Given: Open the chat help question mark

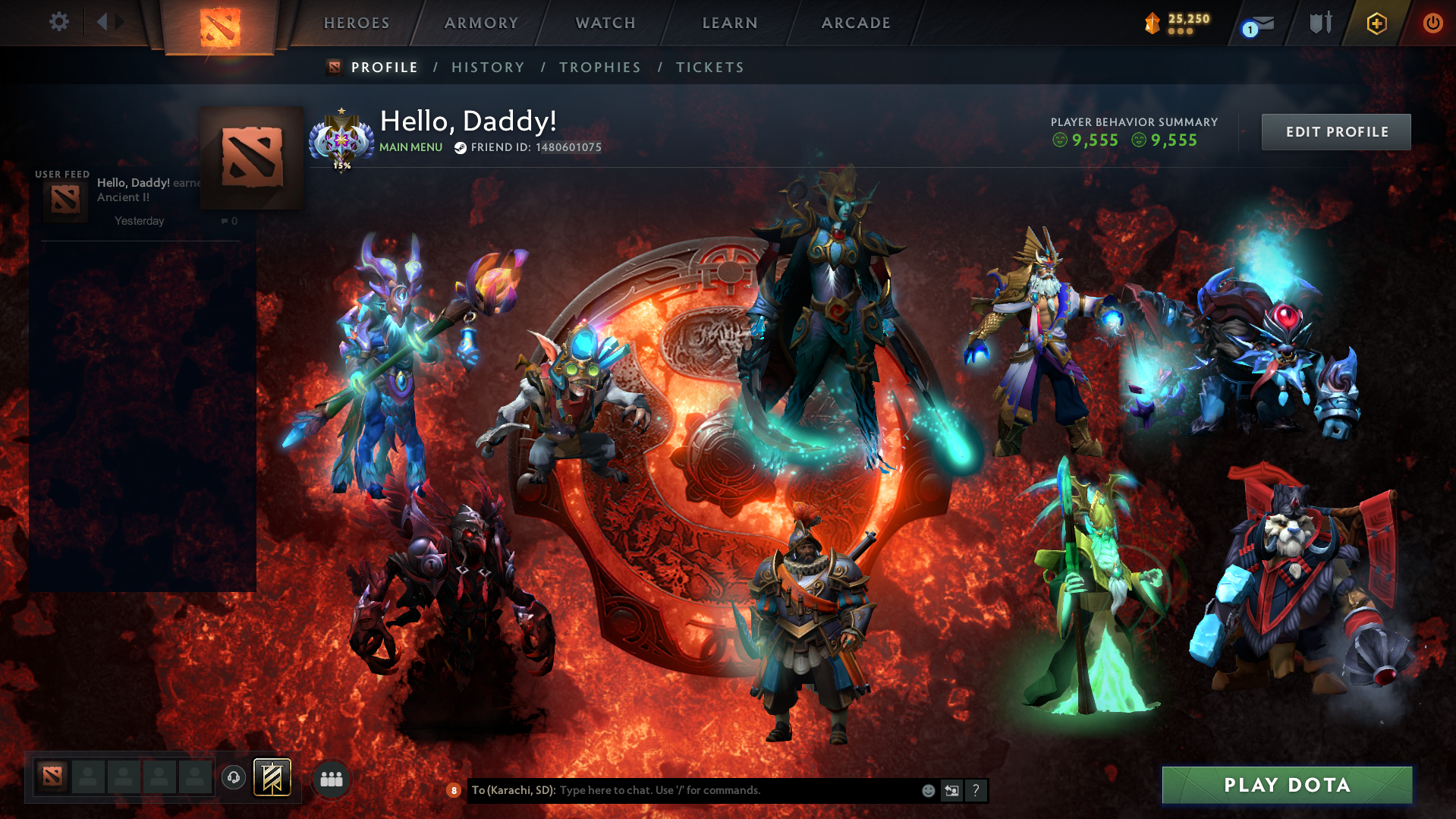Looking at the screenshot, I should coord(976,790).
